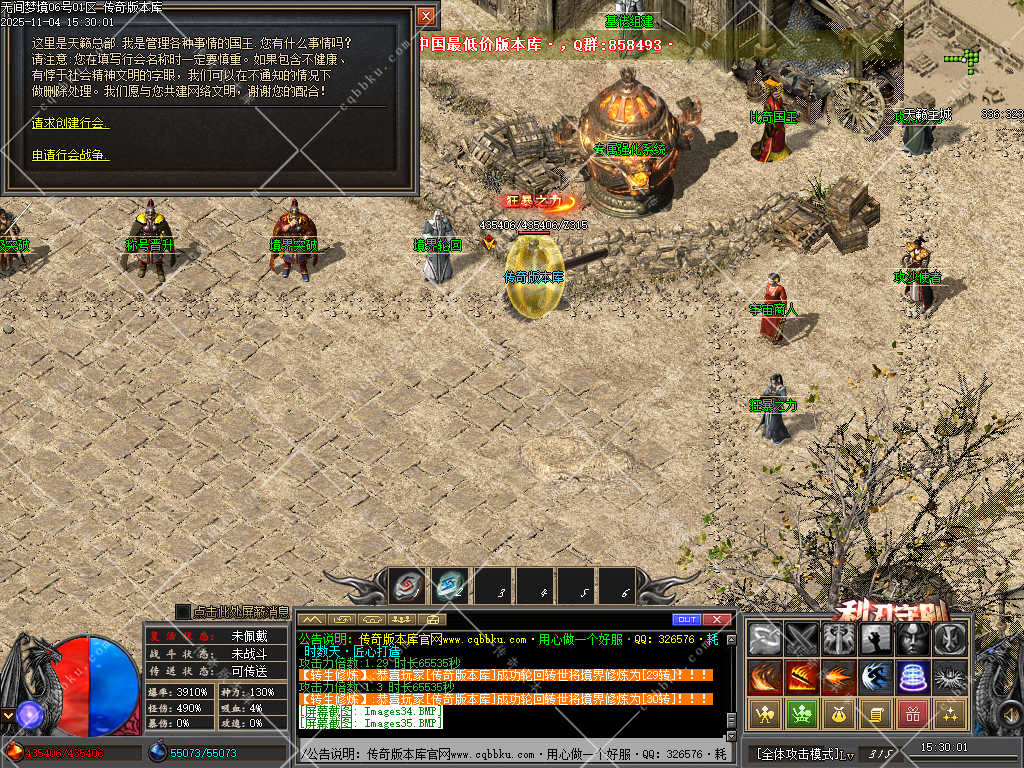
Task: Open the bag with the gold pouch icon
Action: 838,714
